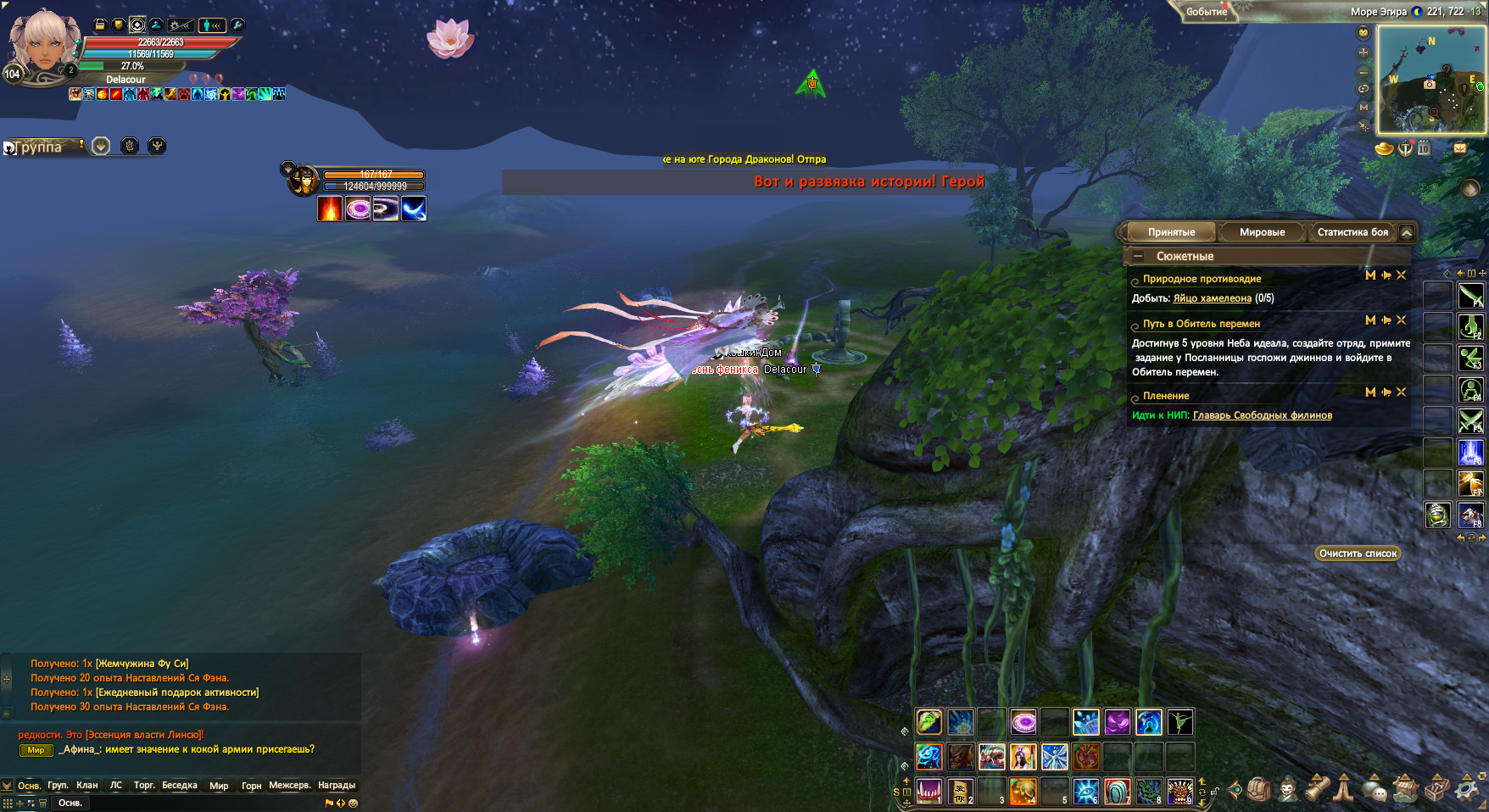The width and height of the screenshot is (1489, 812).
Task: Open the Статистика боя tab
Action: pos(1352,232)
